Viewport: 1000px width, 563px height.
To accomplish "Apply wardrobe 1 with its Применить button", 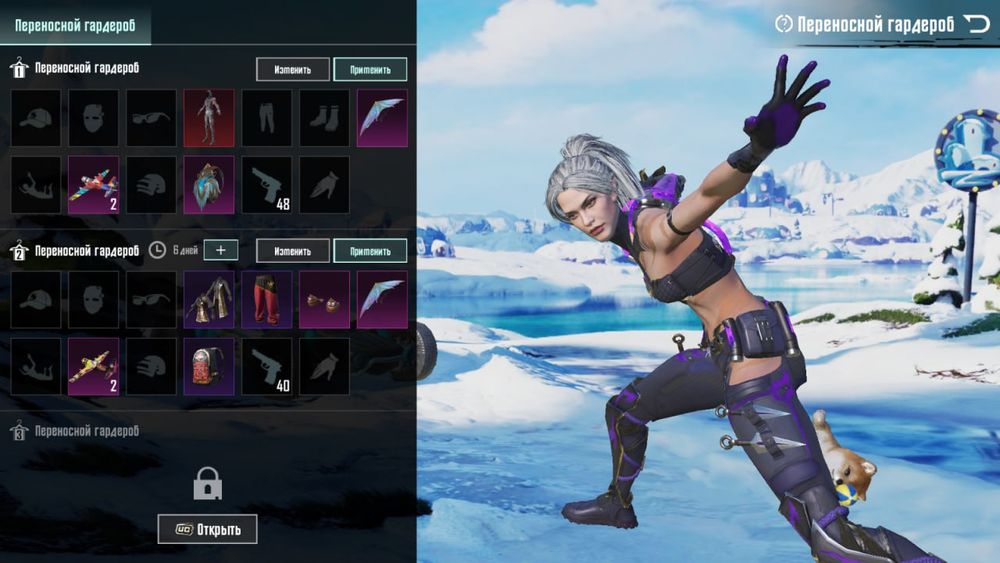I will (370, 69).
